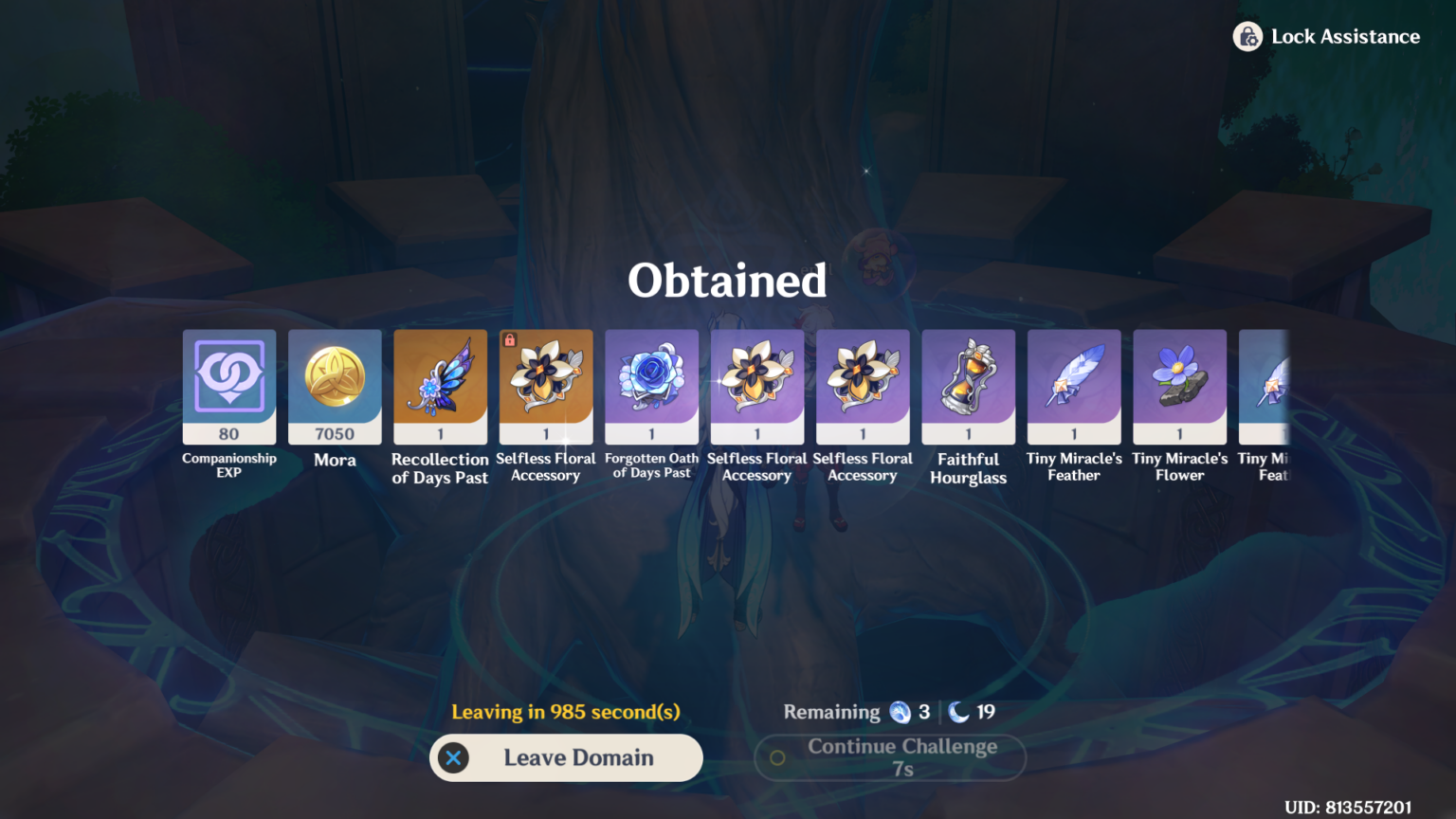Click the circle indicator on Continue Challenge
1456x819 pixels.
[x=777, y=757]
